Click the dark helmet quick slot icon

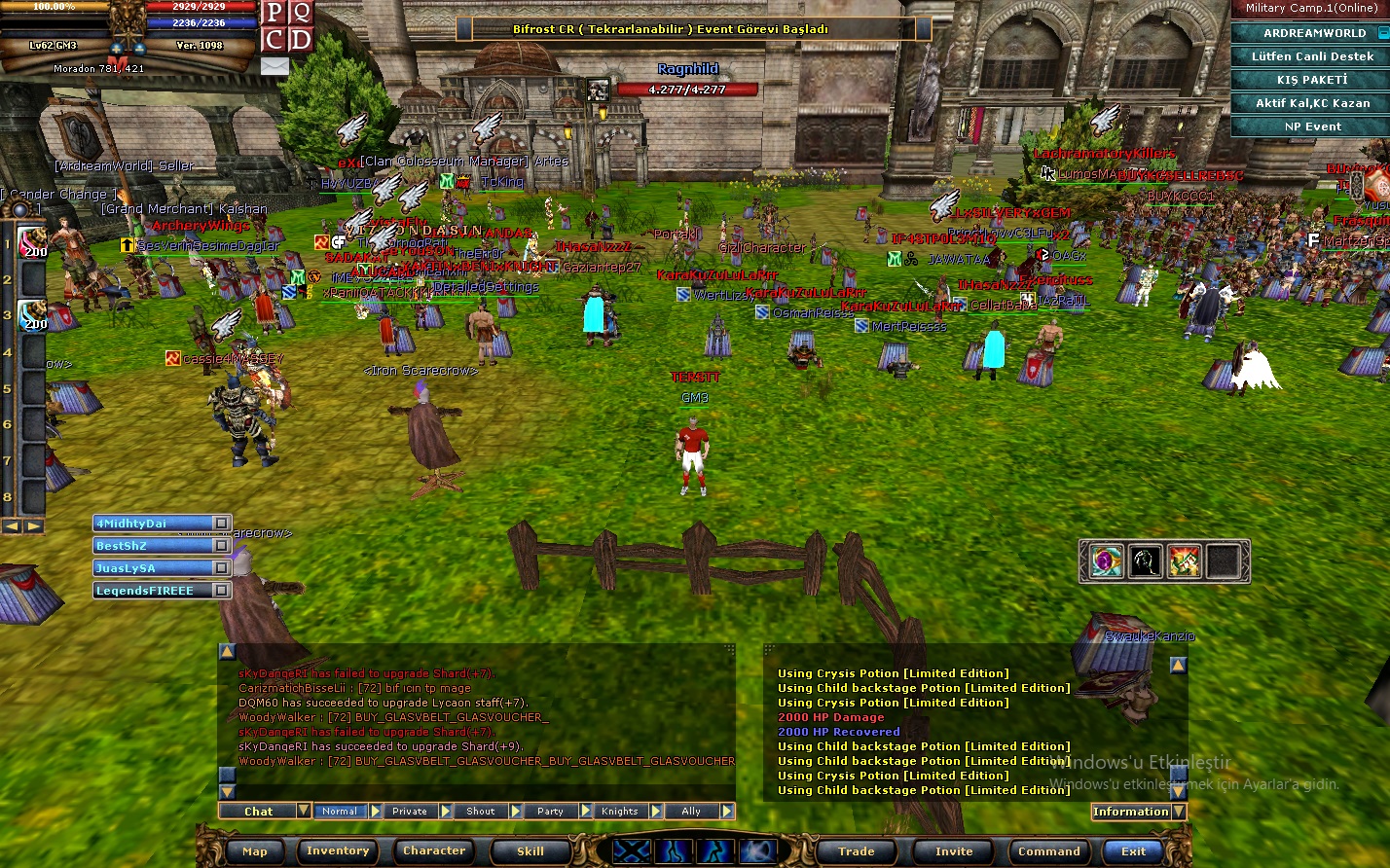click(1146, 561)
